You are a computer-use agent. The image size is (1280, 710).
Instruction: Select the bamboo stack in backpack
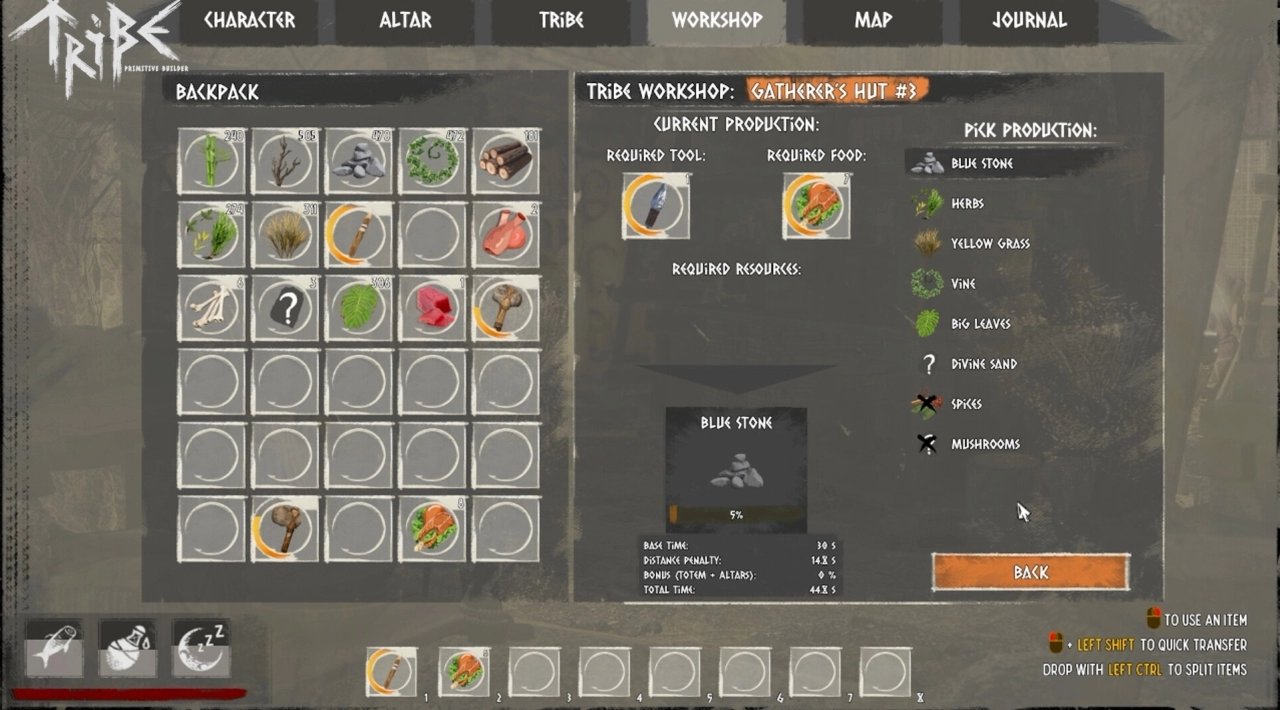click(x=212, y=160)
